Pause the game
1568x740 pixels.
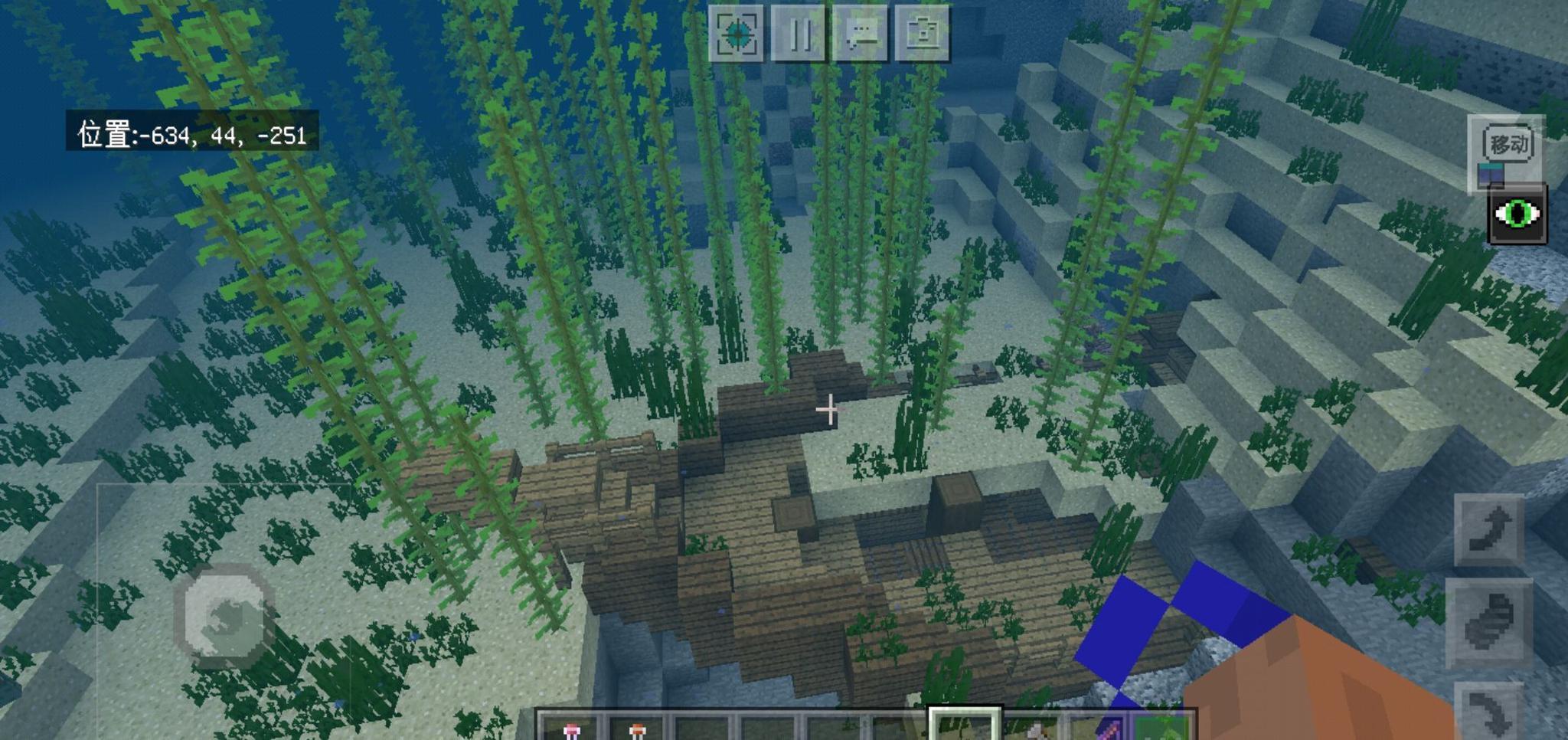tap(799, 34)
